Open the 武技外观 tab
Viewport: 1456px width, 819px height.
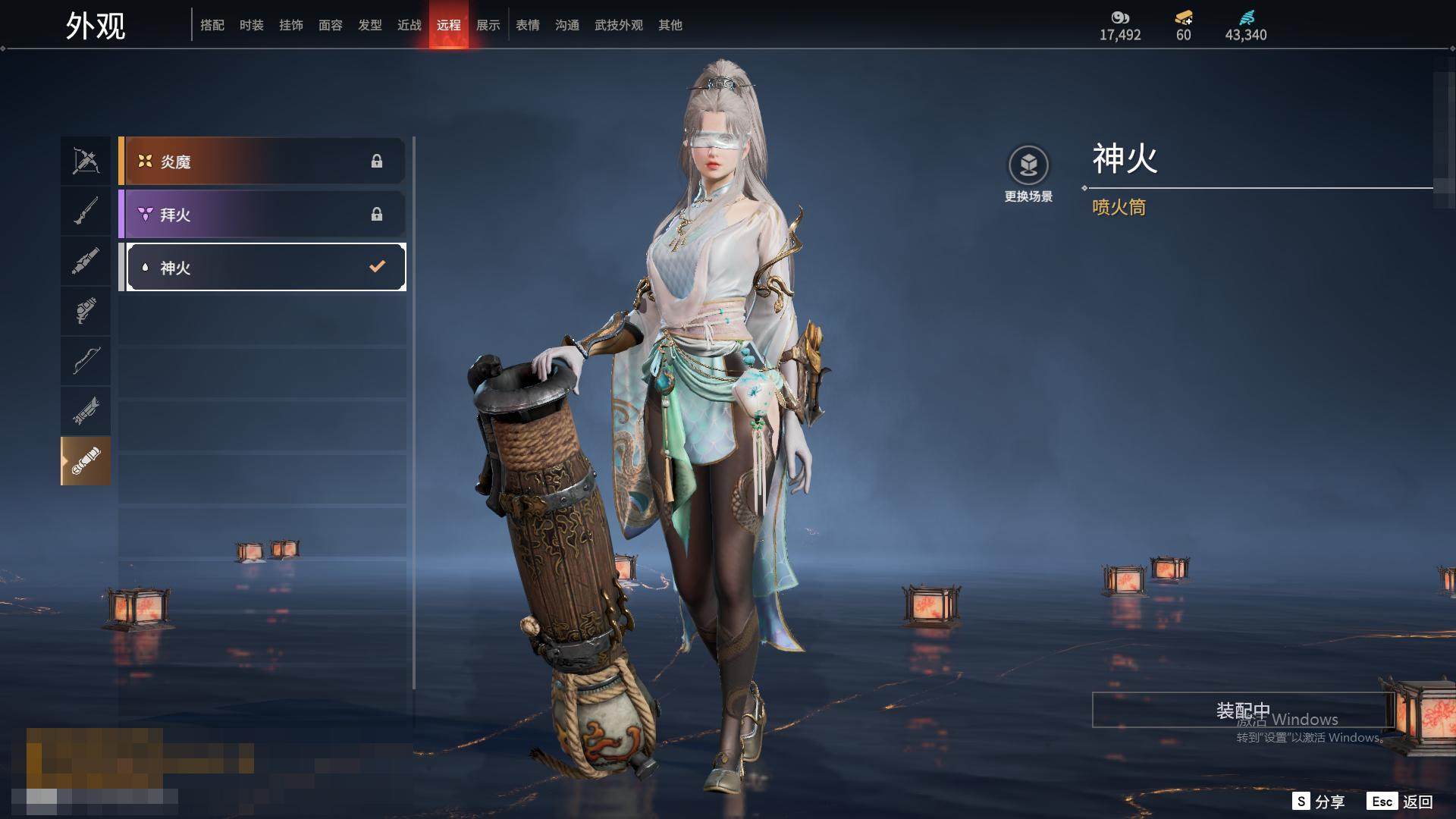619,25
